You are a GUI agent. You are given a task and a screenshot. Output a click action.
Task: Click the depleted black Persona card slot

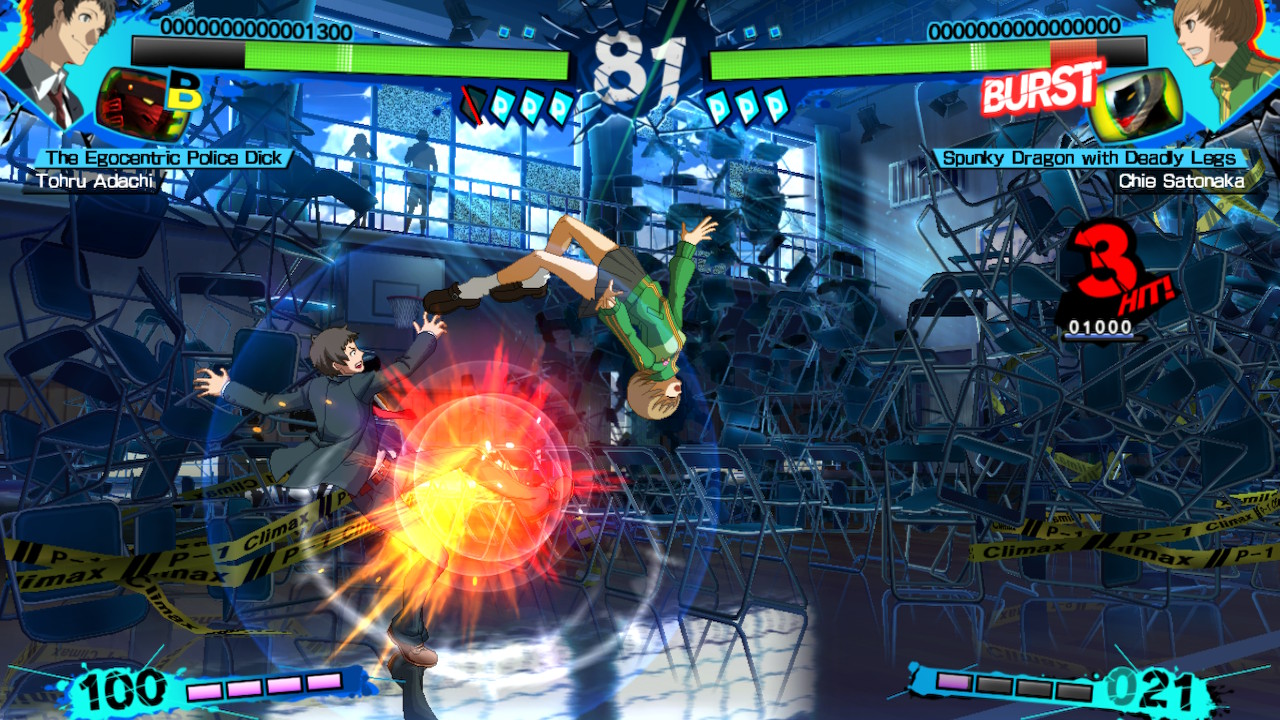[472, 105]
